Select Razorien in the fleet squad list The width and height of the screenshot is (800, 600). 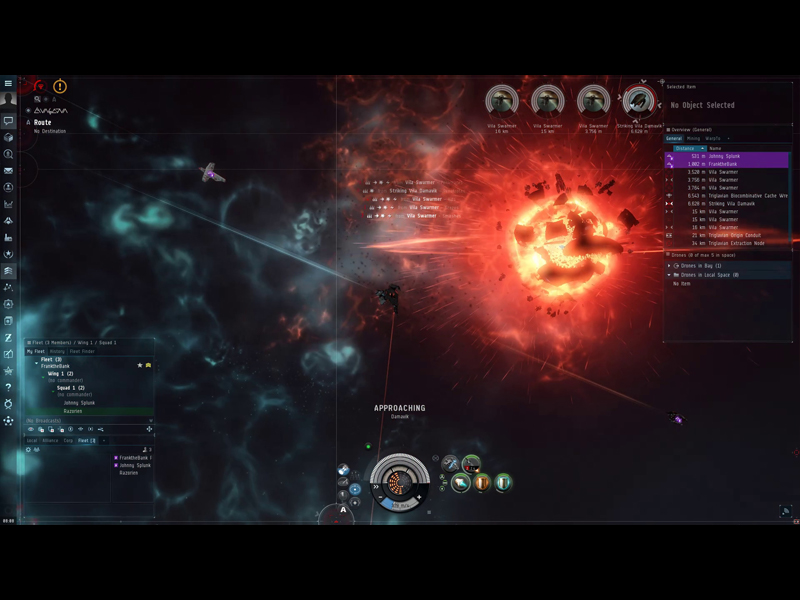point(73,411)
